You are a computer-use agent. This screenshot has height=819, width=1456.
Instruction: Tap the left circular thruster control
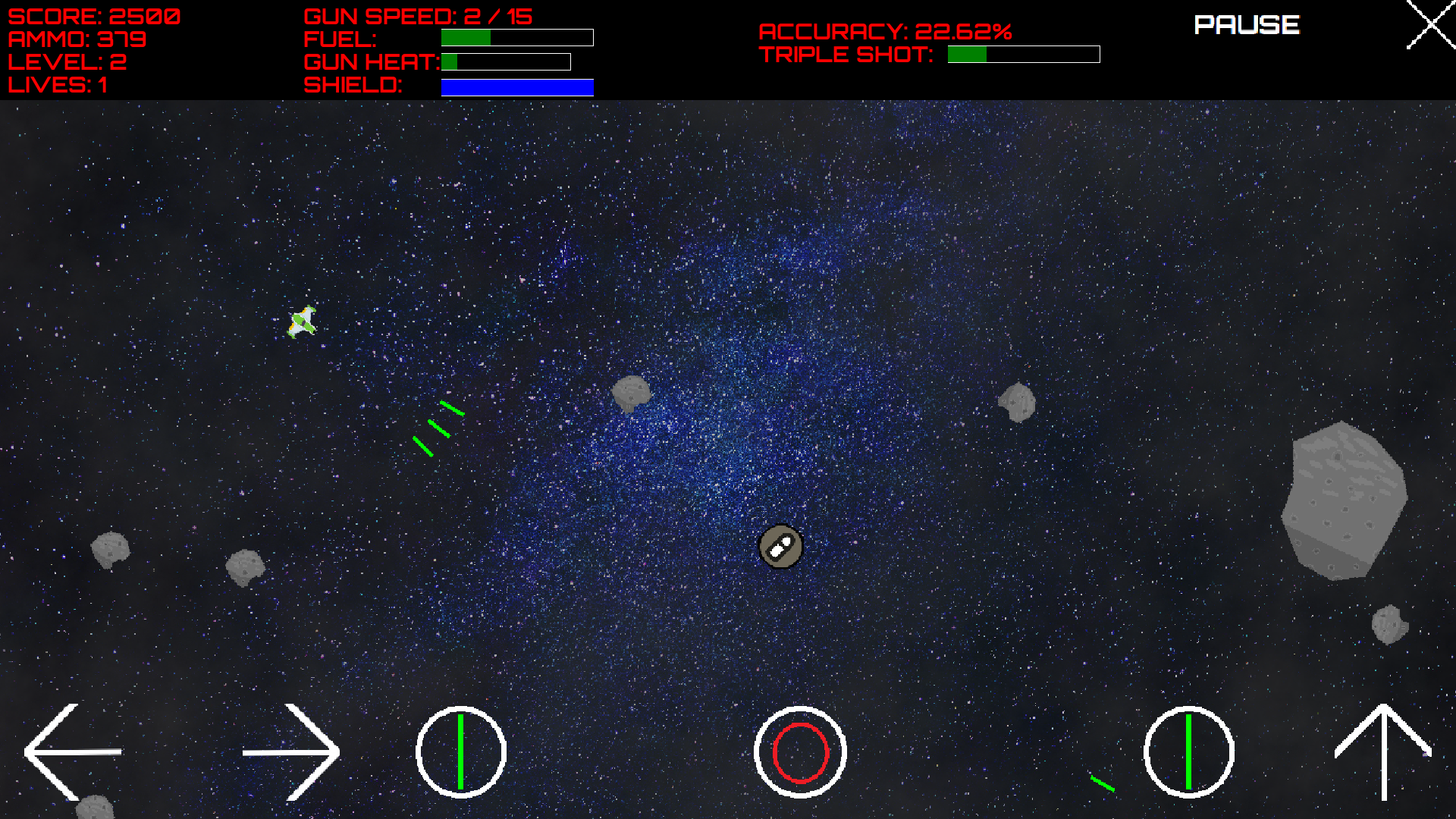coord(461,752)
